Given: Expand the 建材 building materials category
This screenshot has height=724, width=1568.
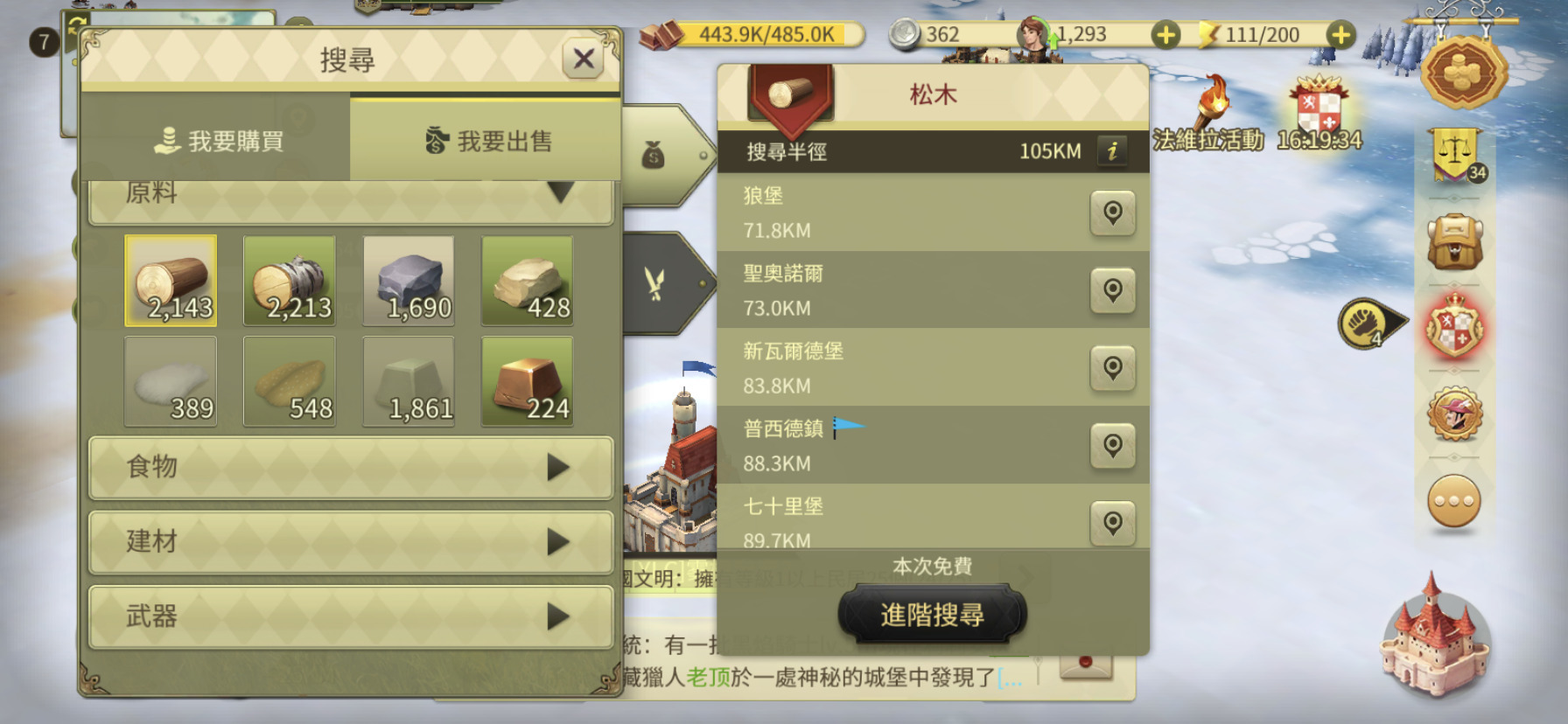Looking at the screenshot, I should [350, 542].
